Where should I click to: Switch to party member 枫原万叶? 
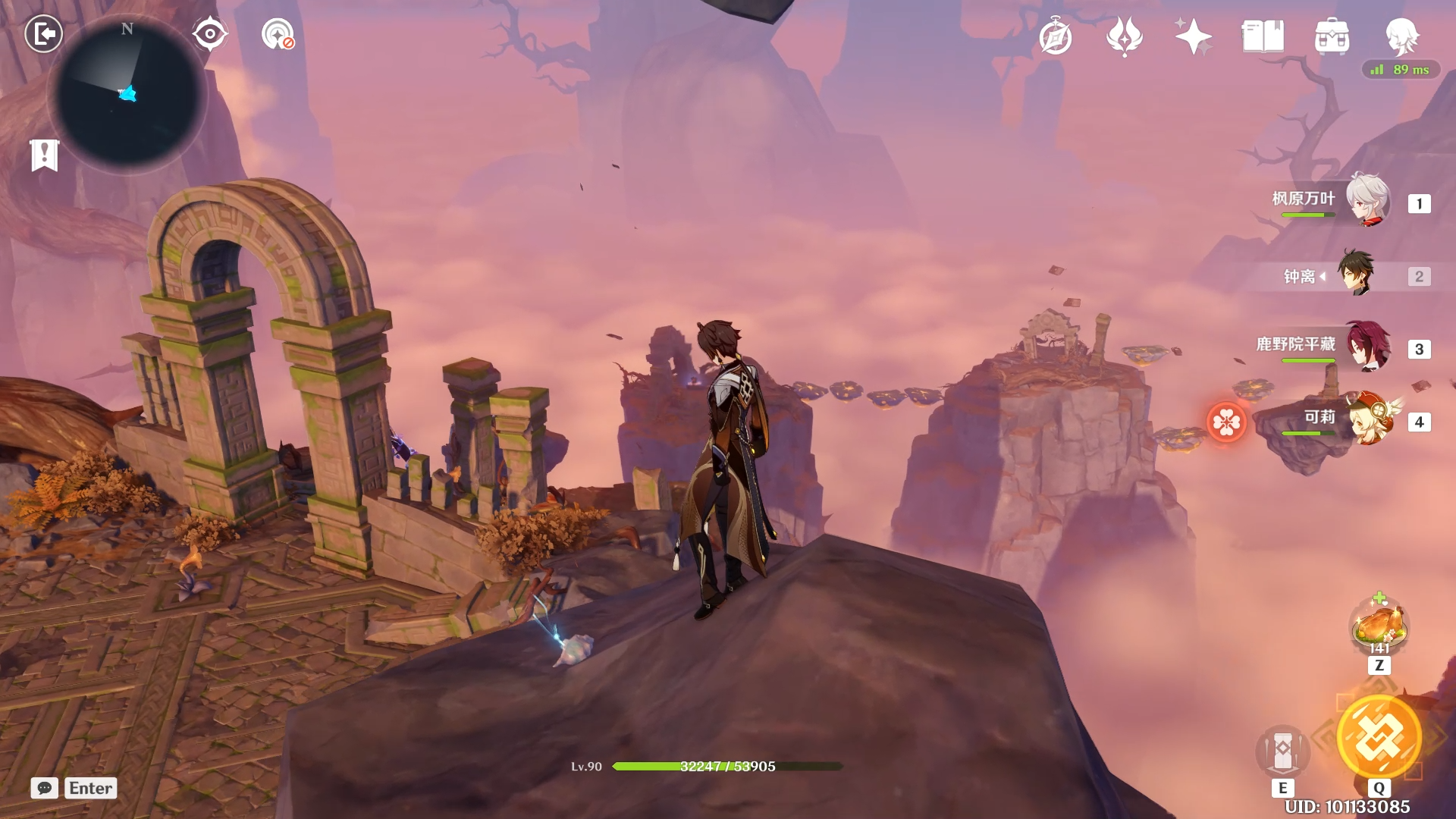(1367, 201)
